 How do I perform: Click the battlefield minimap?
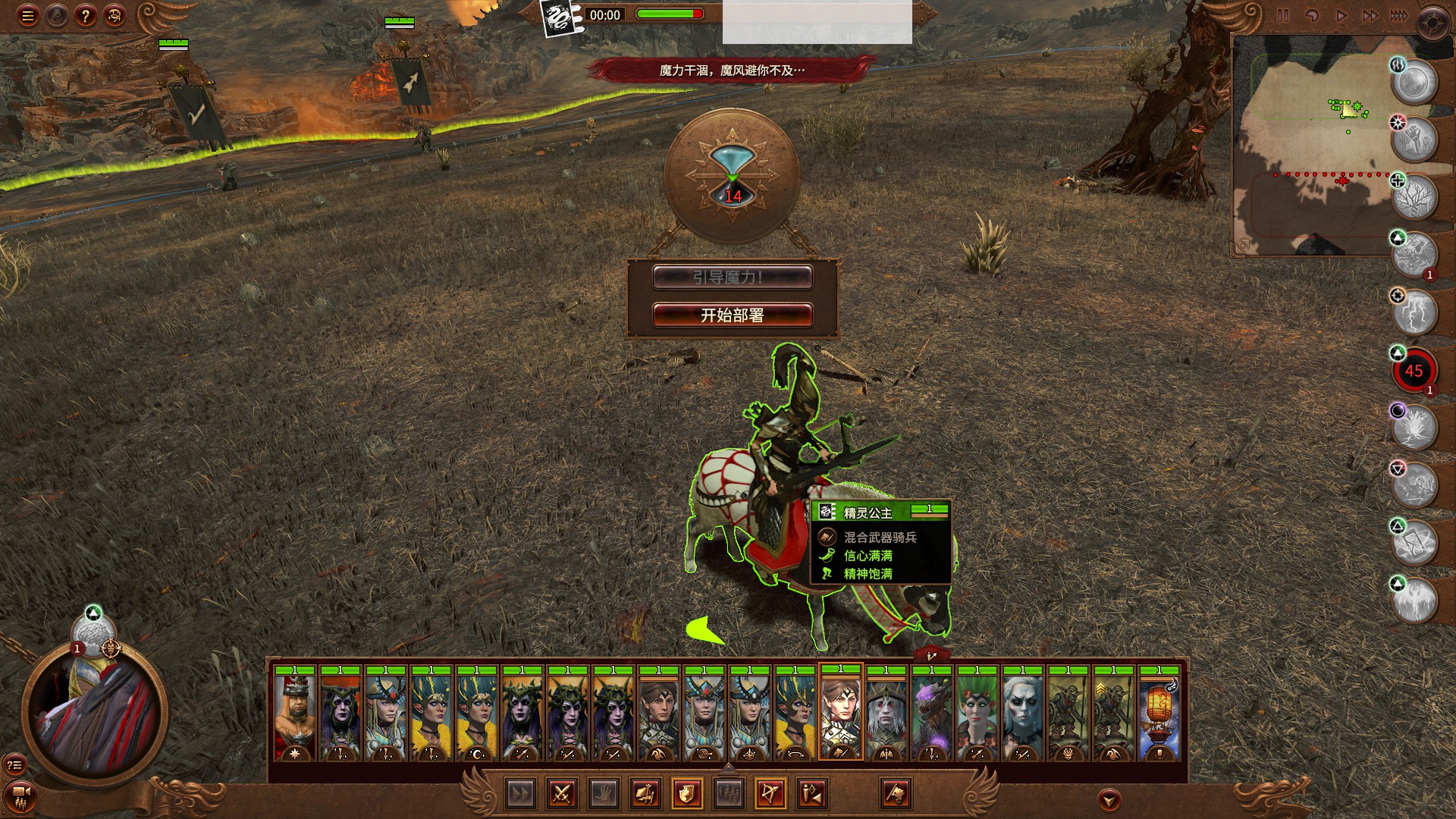click(x=1312, y=144)
